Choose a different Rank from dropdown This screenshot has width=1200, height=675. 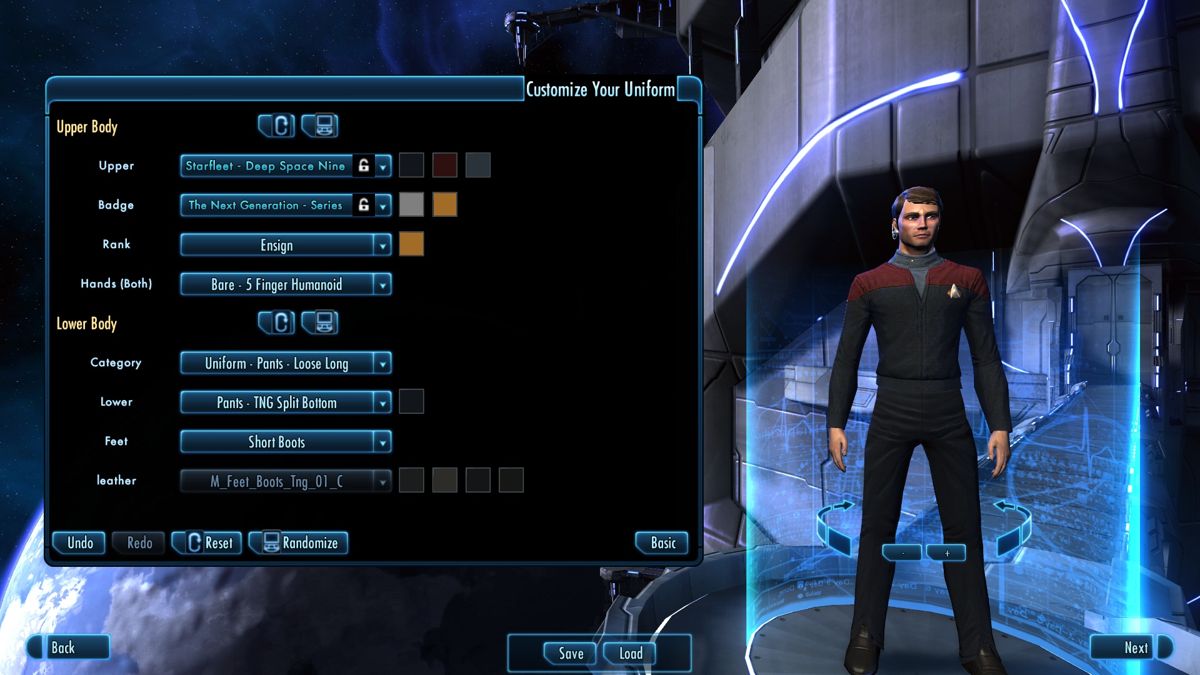285,245
